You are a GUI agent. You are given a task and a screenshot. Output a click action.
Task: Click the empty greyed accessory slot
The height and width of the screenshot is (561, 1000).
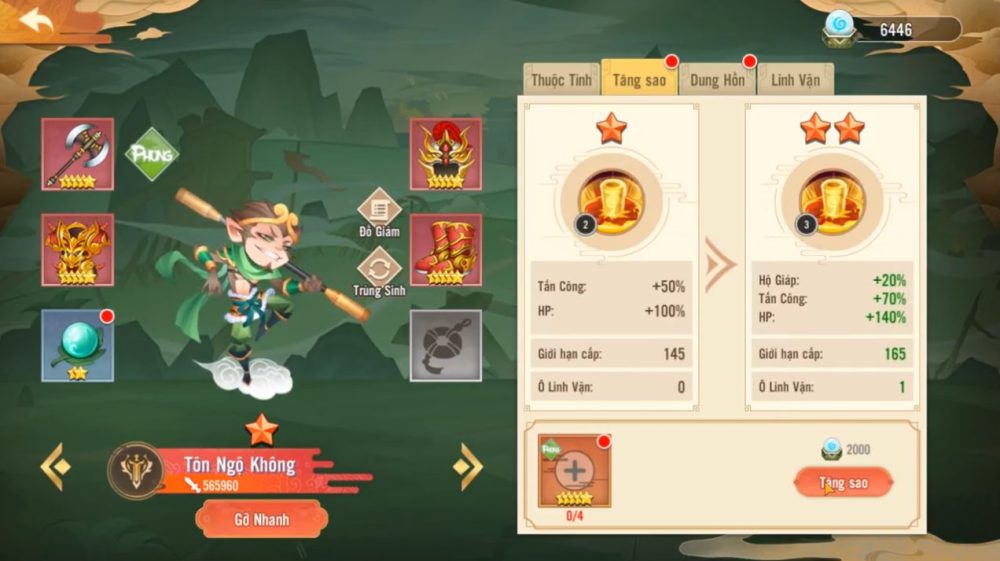tap(446, 345)
